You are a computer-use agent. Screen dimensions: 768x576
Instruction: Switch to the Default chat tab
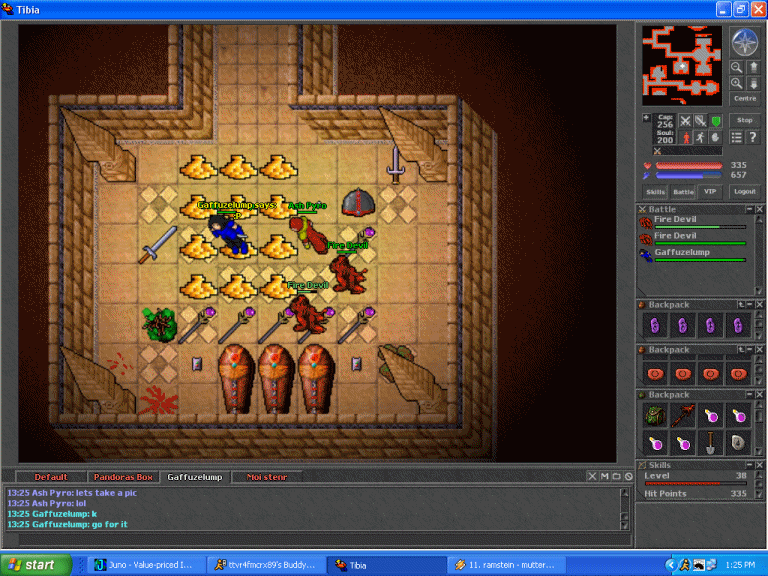(x=52, y=477)
